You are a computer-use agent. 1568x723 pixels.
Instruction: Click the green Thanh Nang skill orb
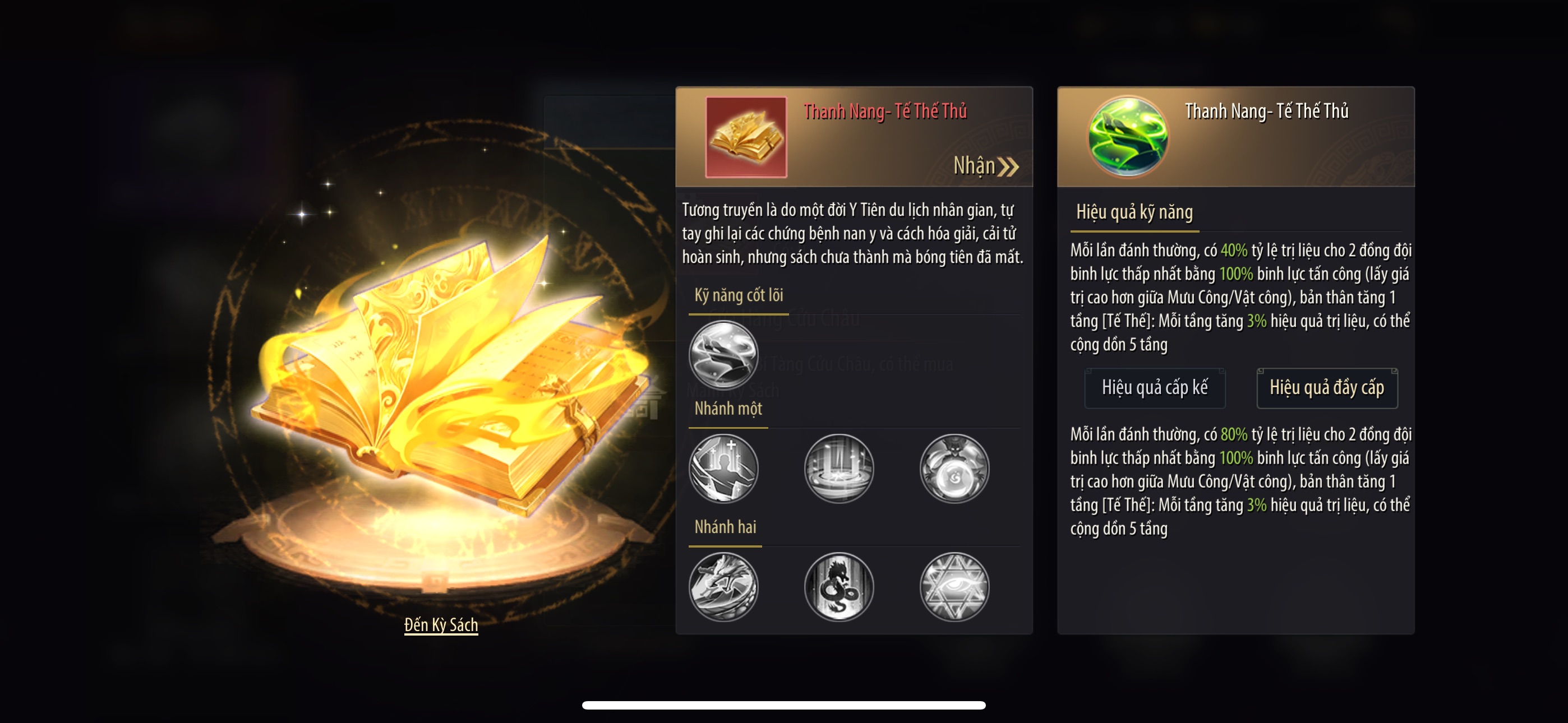click(x=1127, y=137)
